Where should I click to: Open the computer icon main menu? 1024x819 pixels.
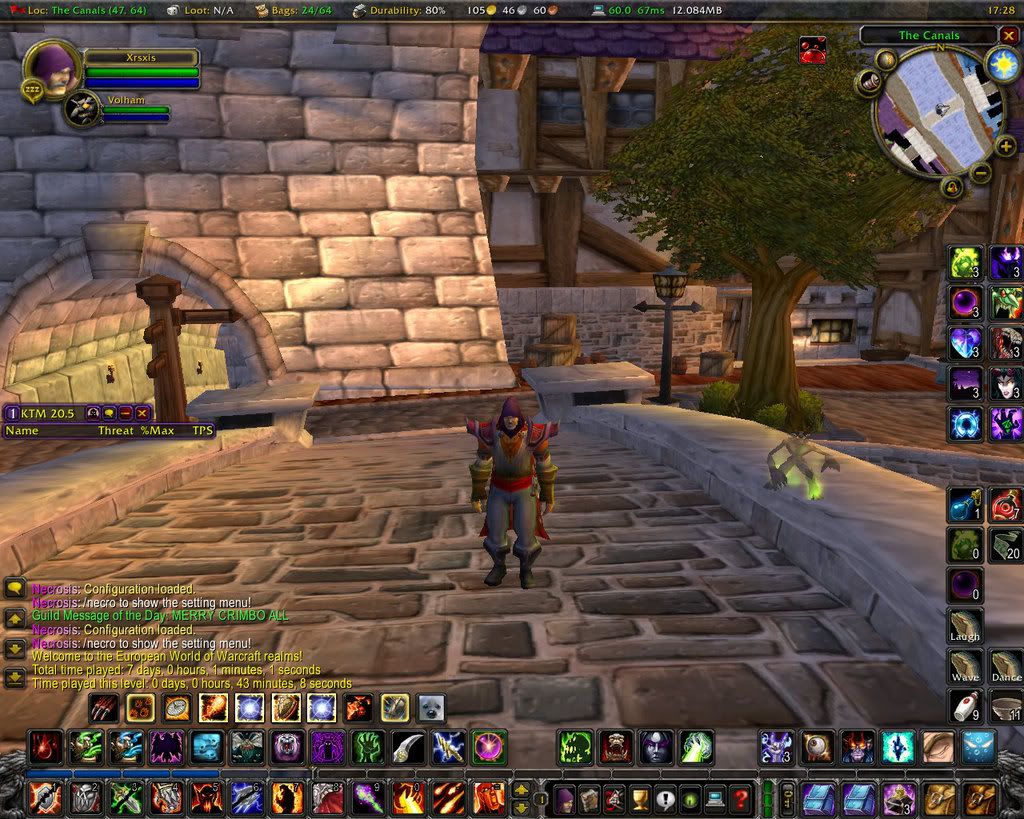pos(714,799)
